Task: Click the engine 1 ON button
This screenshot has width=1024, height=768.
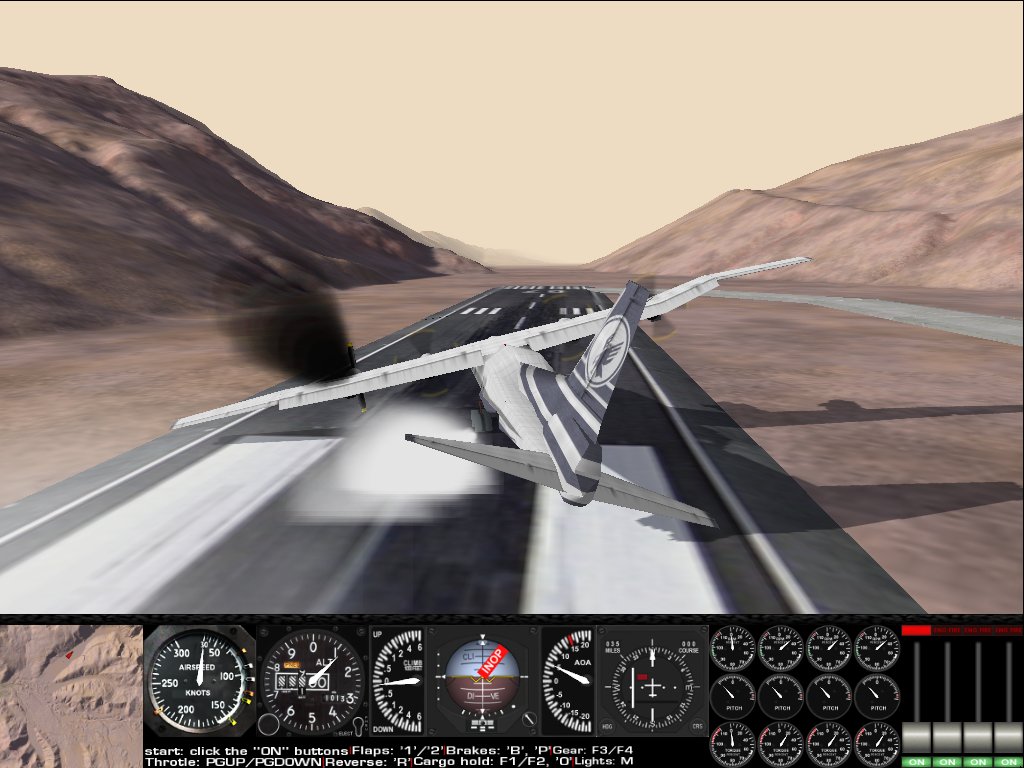Action: click(916, 761)
